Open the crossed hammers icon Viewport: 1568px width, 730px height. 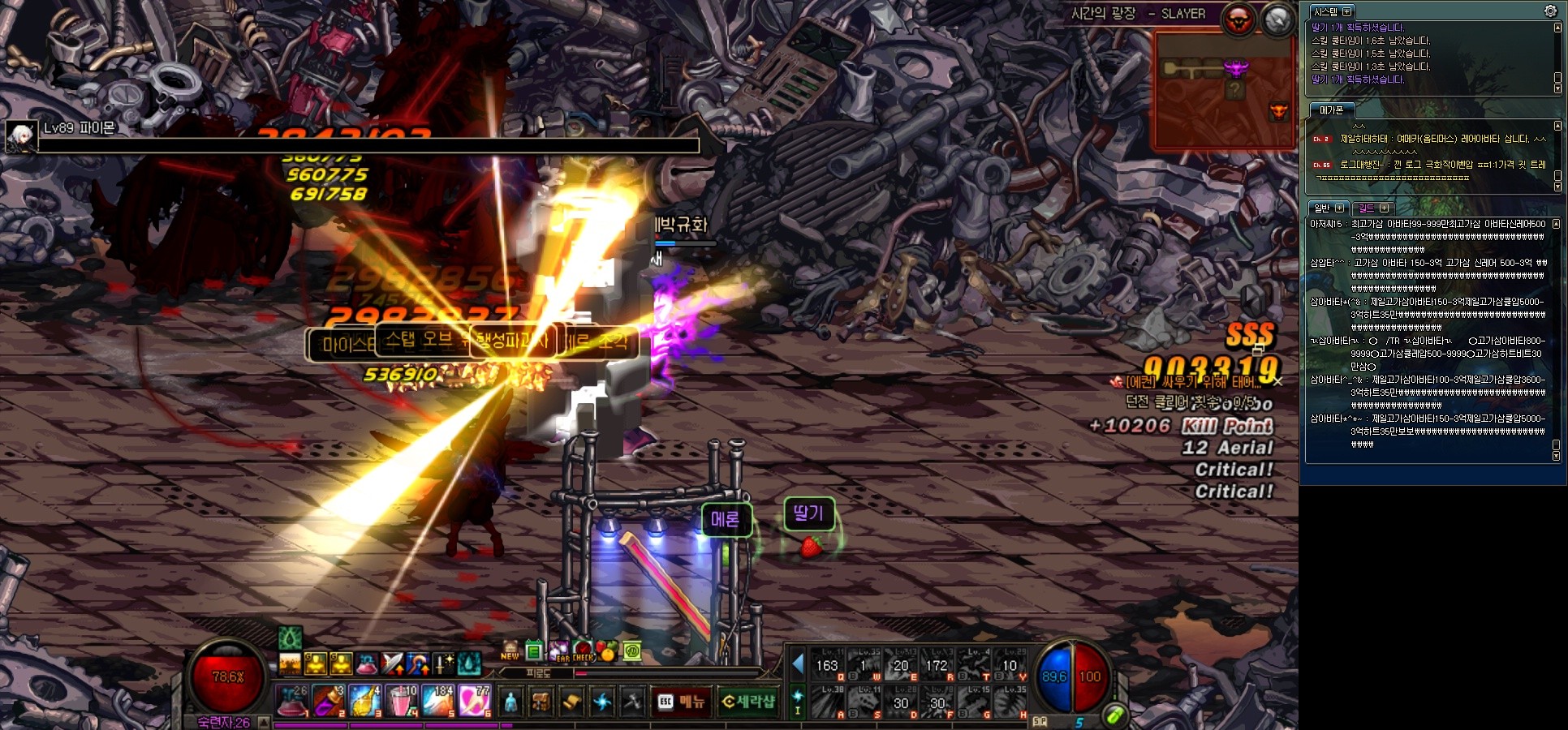tap(631, 702)
